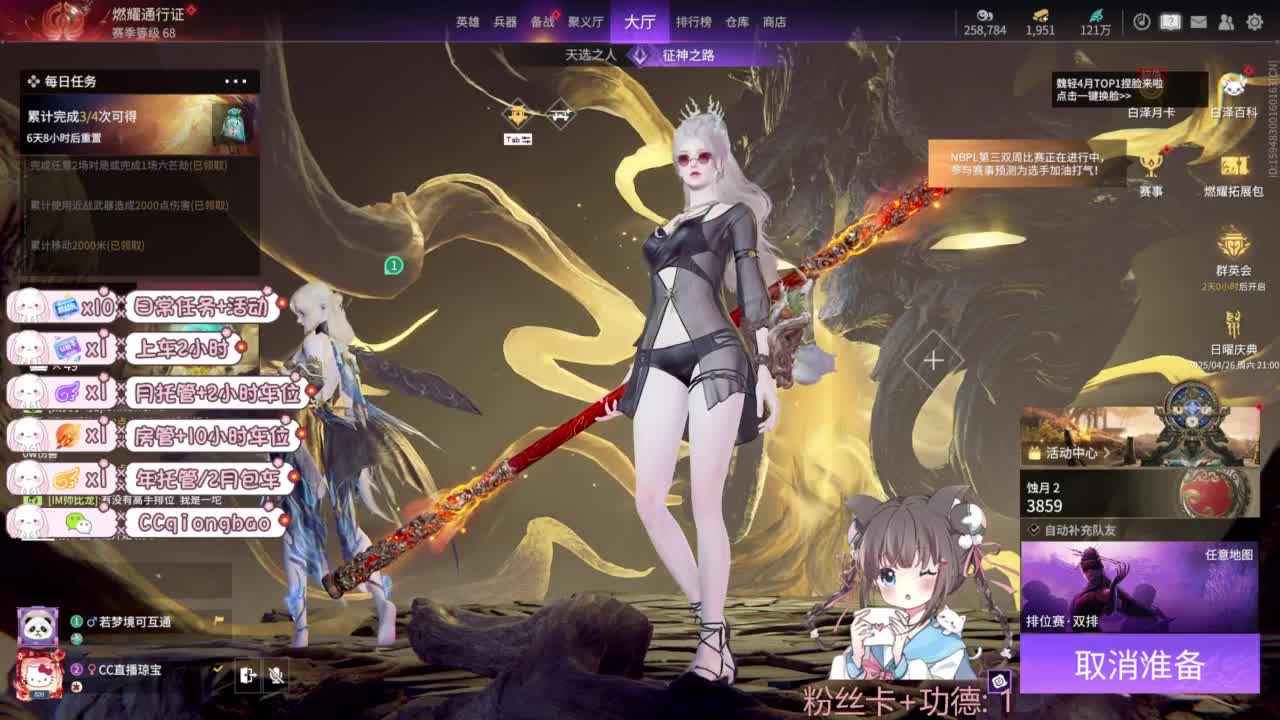Open the help guidebook icon top right
This screenshot has height=720, width=1280.
tap(1170, 20)
